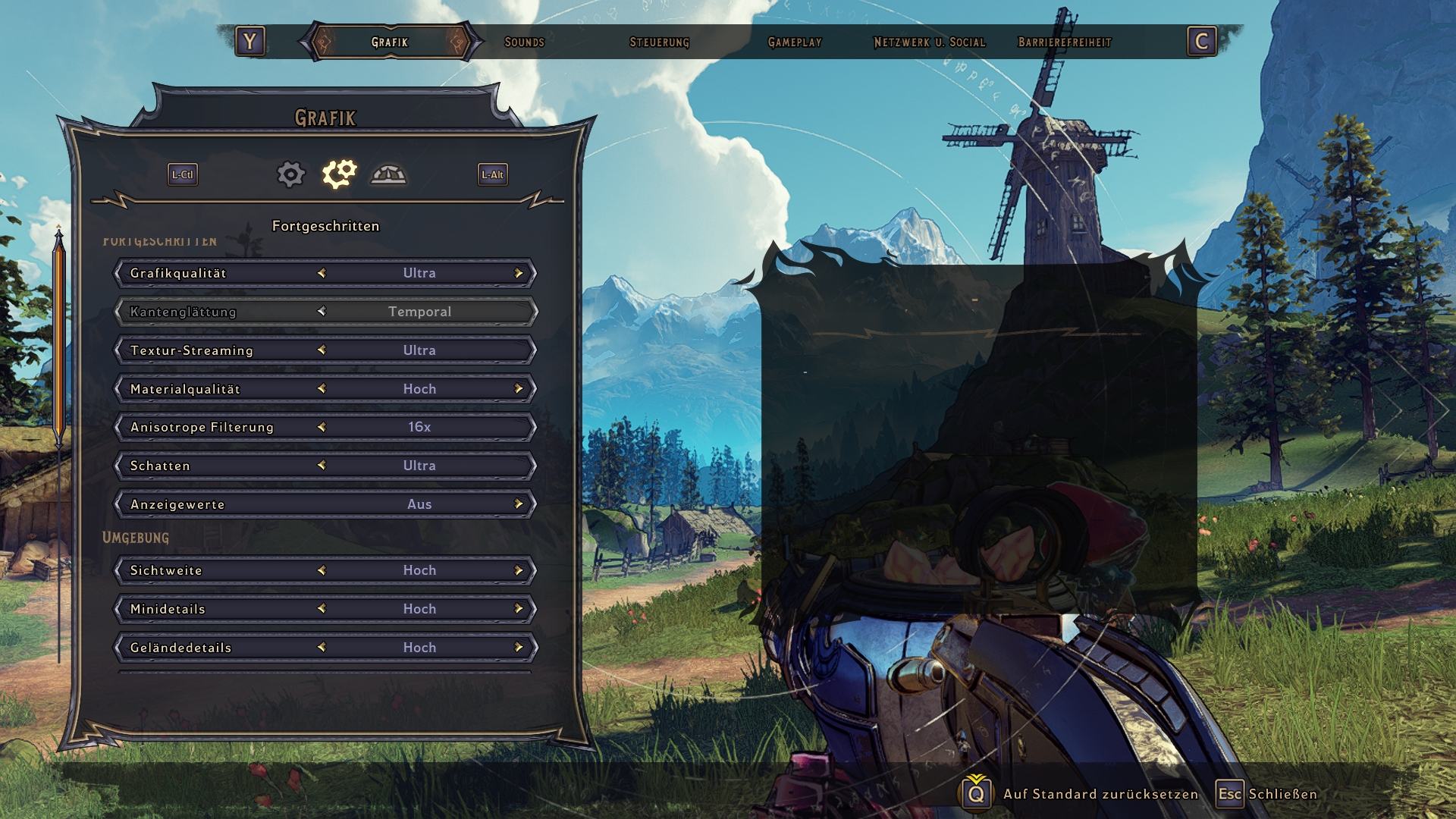Reset settings via Auf Standard zurücksetzen
This screenshot has width=1456, height=819.
click(1100, 794)
